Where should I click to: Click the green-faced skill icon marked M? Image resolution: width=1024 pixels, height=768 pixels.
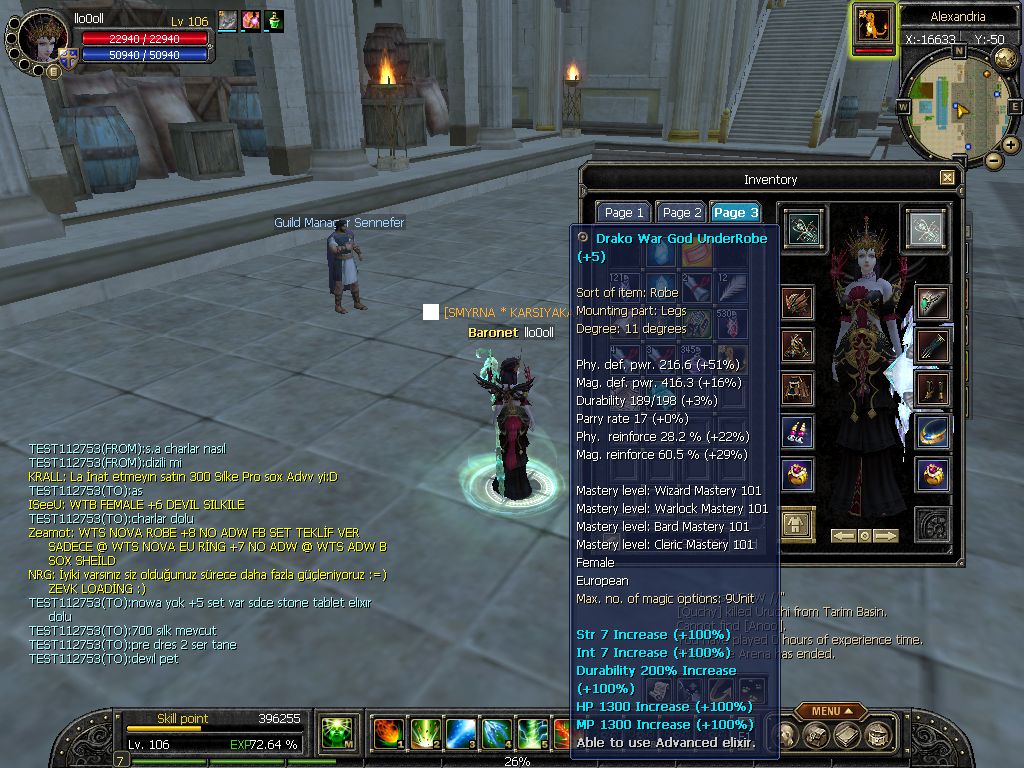pyautogui.click(x=338, y=734)
